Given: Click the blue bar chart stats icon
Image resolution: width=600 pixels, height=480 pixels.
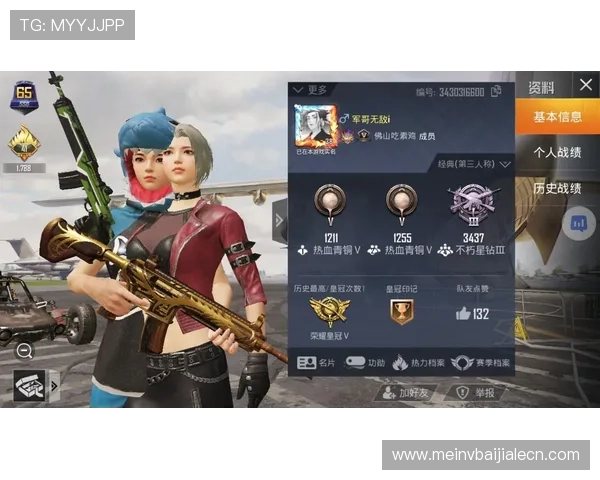Looking at the screenshot, I should pyautogui.click(x=577, y=223).
